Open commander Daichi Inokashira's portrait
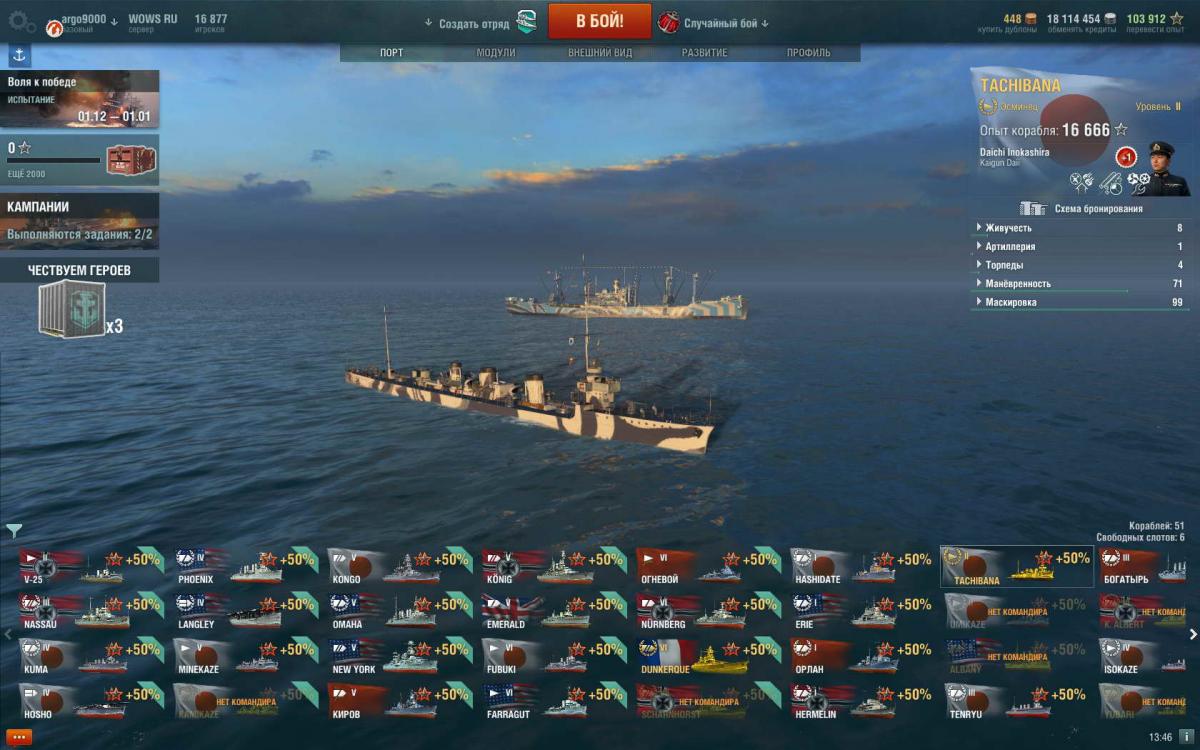The height and width of the screenshot is (750, 1200). [1168, 166]
